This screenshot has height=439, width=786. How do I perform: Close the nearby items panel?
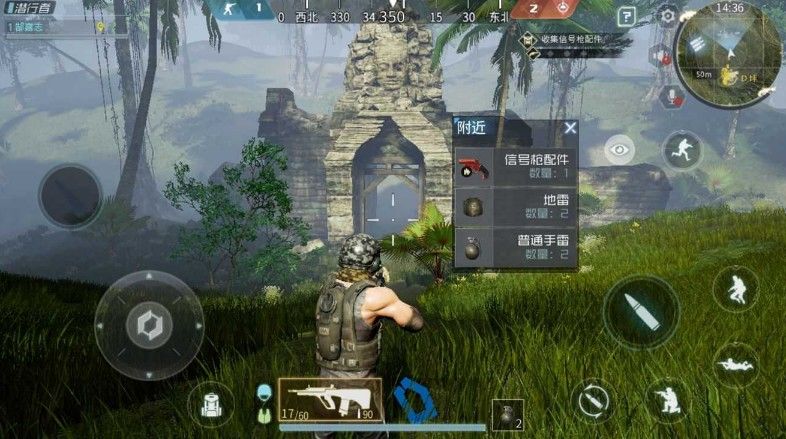coord(570,128)
